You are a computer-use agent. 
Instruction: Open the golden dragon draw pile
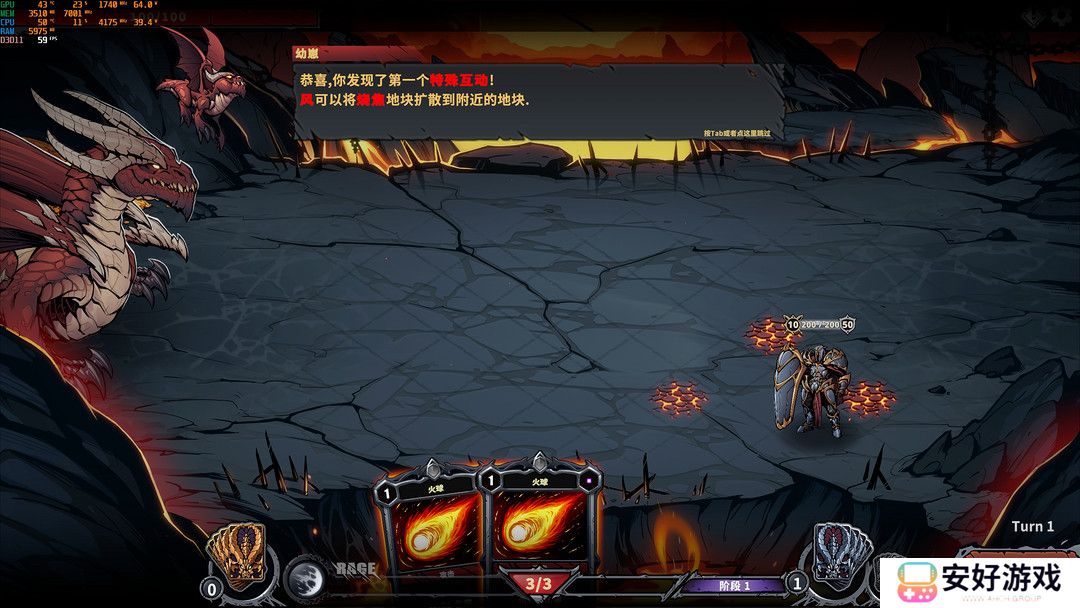[237, 554]
